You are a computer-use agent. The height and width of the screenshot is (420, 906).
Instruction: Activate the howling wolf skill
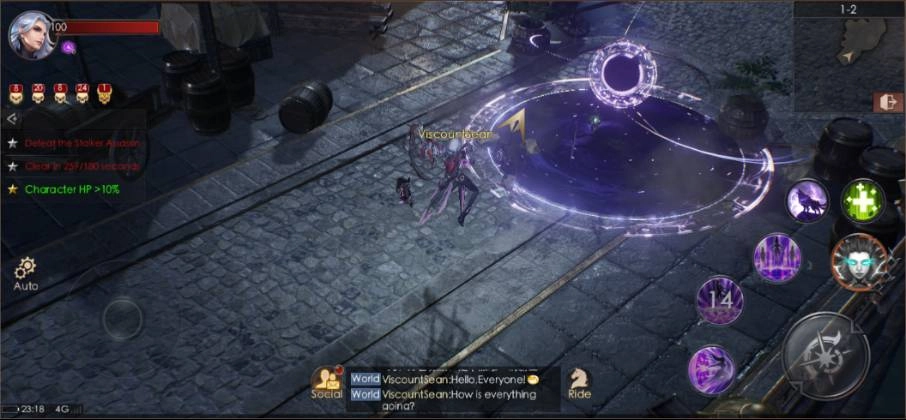tap(806, 201)
